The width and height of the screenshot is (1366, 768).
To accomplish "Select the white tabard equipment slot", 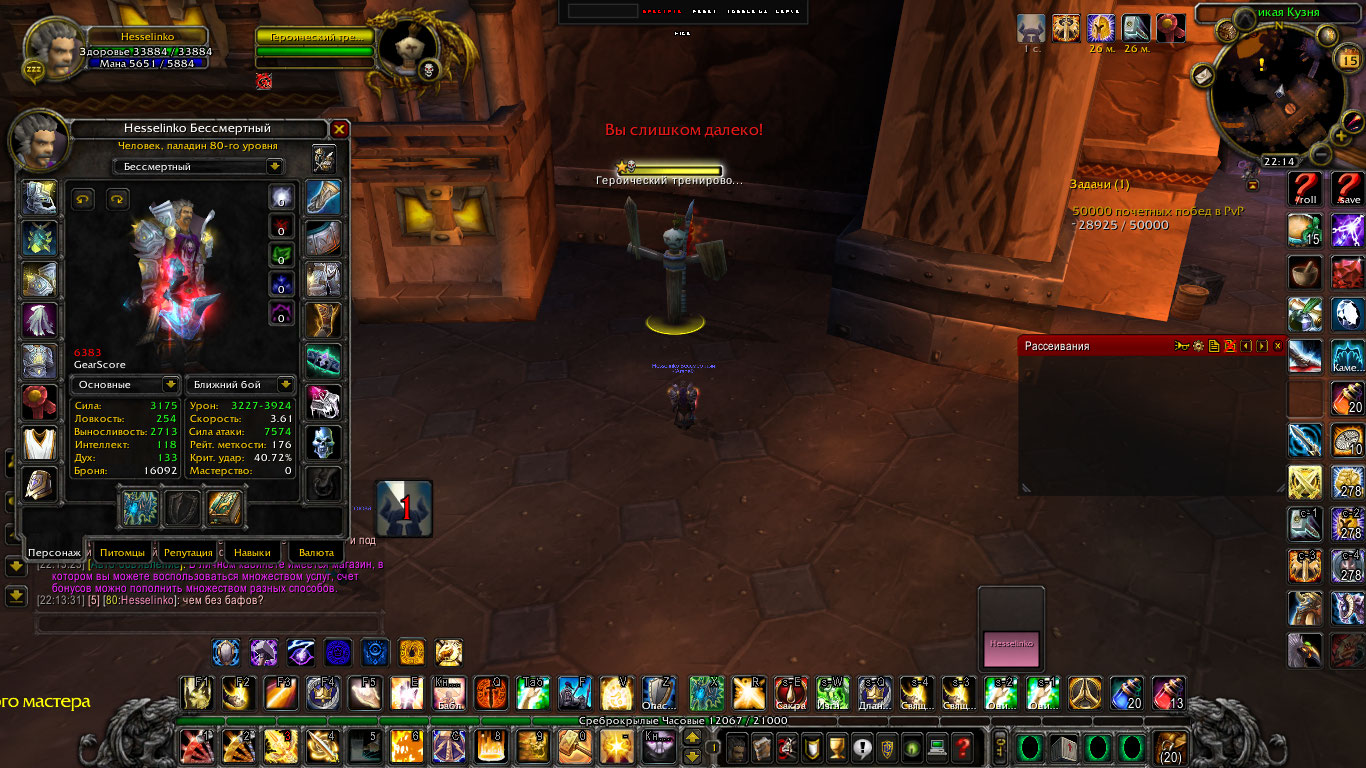I will (40, 444).
